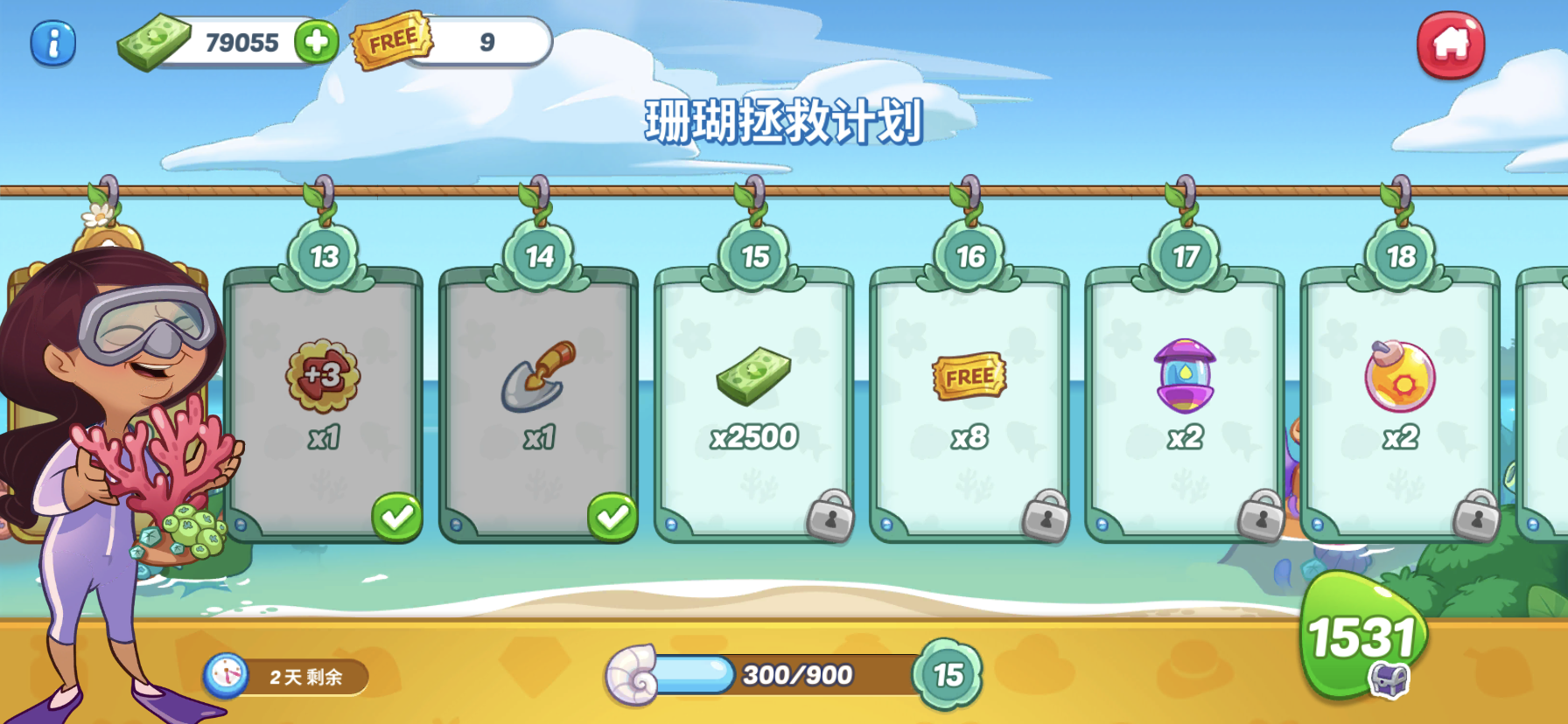Click the green checkmark on card 13

395,517
